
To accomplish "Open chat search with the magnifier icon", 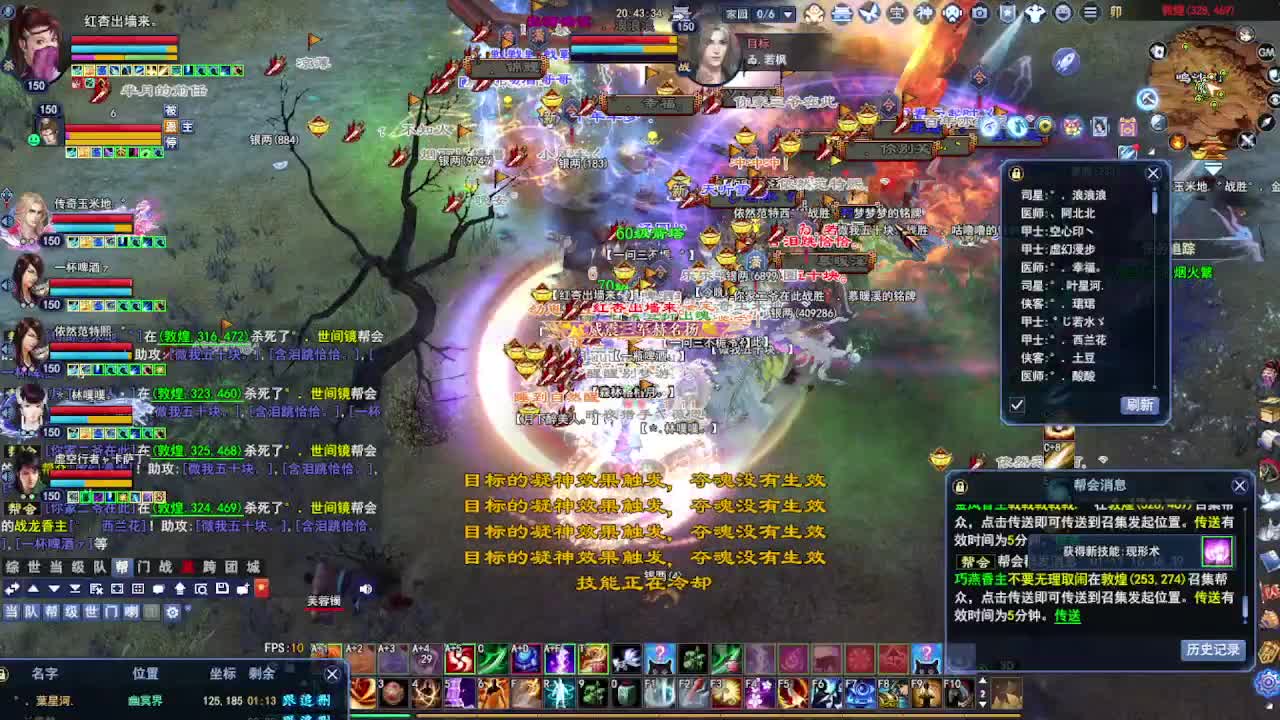I will tap(202, 588).
